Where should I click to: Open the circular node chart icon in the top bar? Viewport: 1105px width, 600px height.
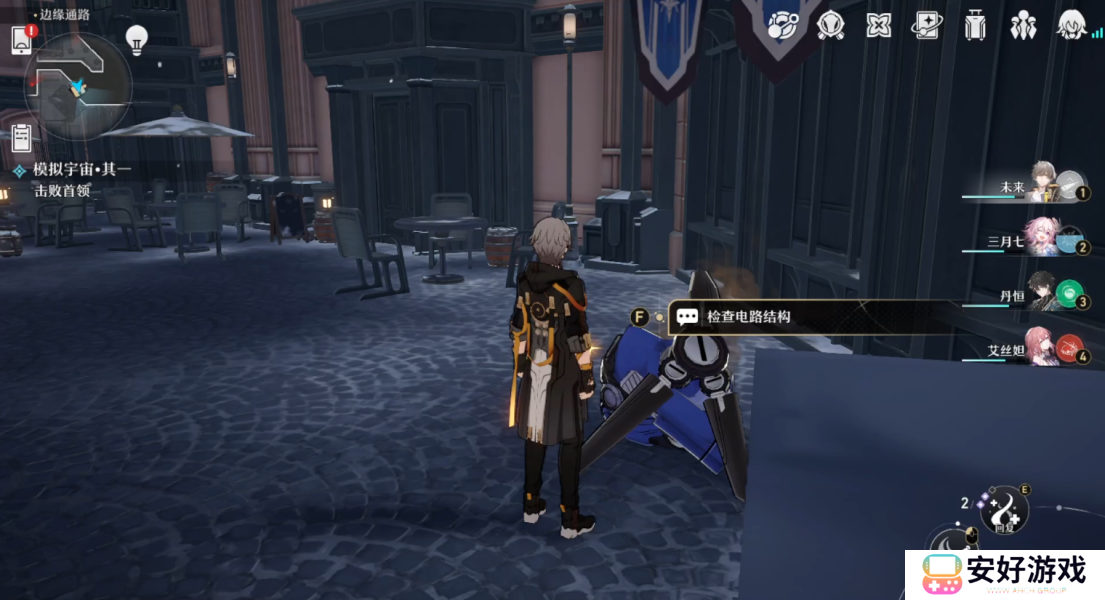click(x=782, y=26)
